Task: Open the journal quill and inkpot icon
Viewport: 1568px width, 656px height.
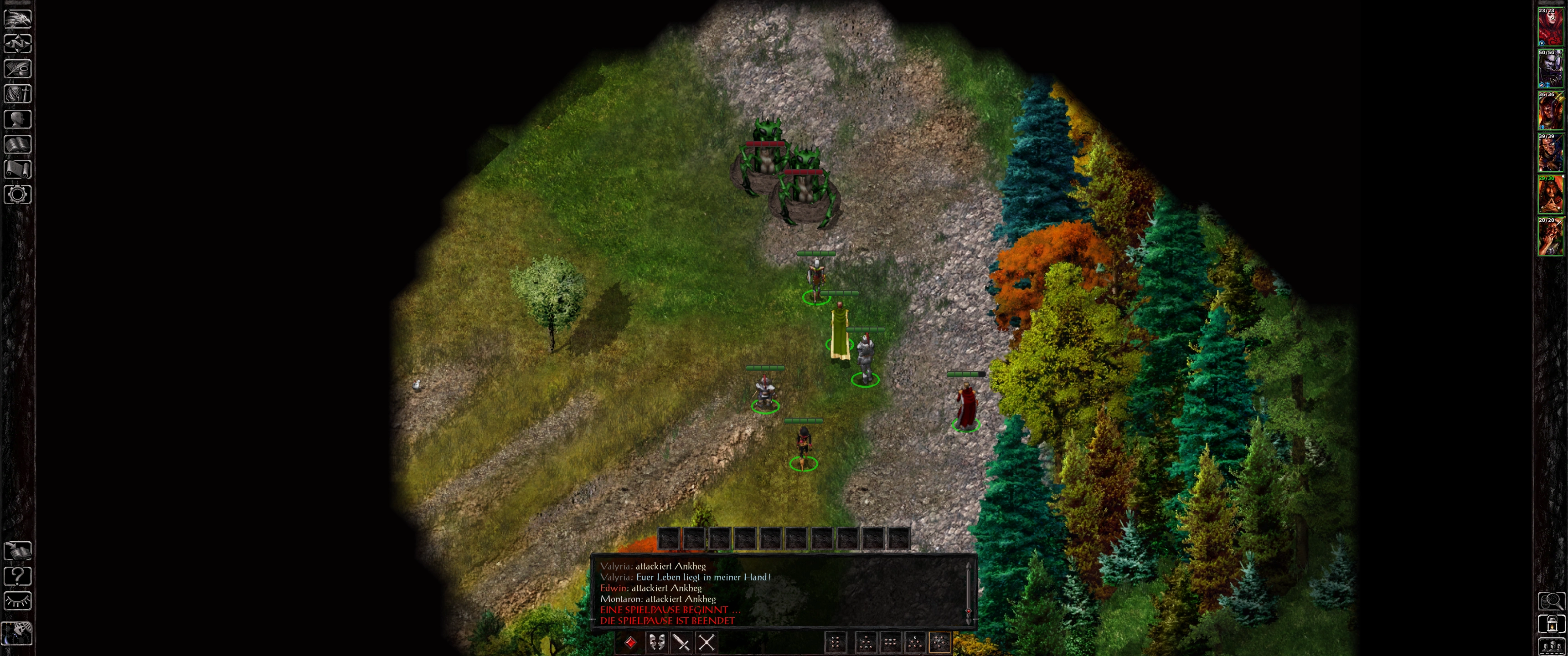Action: point(18,69)
